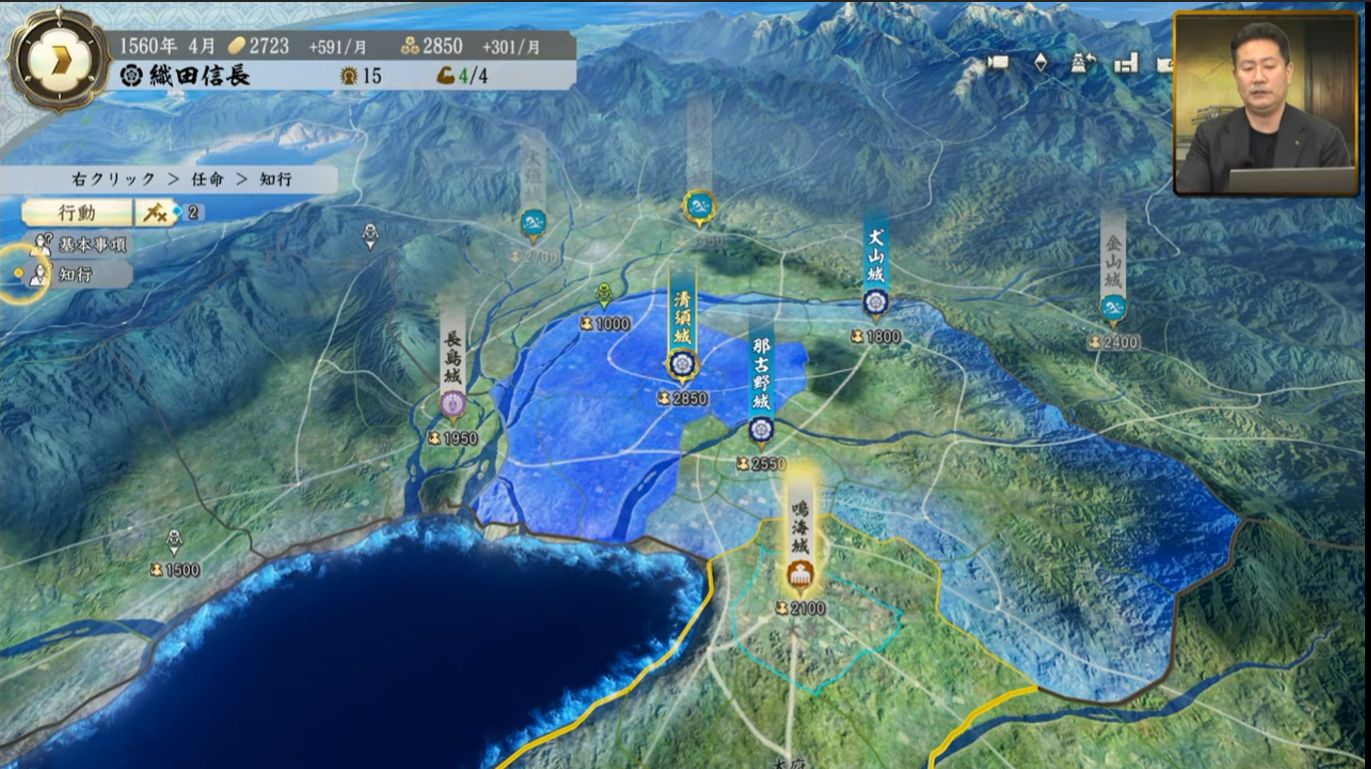Screen dimensions: 1371x769
Task: Choose the 那古野城 castle marker
Action: (762, 430)
